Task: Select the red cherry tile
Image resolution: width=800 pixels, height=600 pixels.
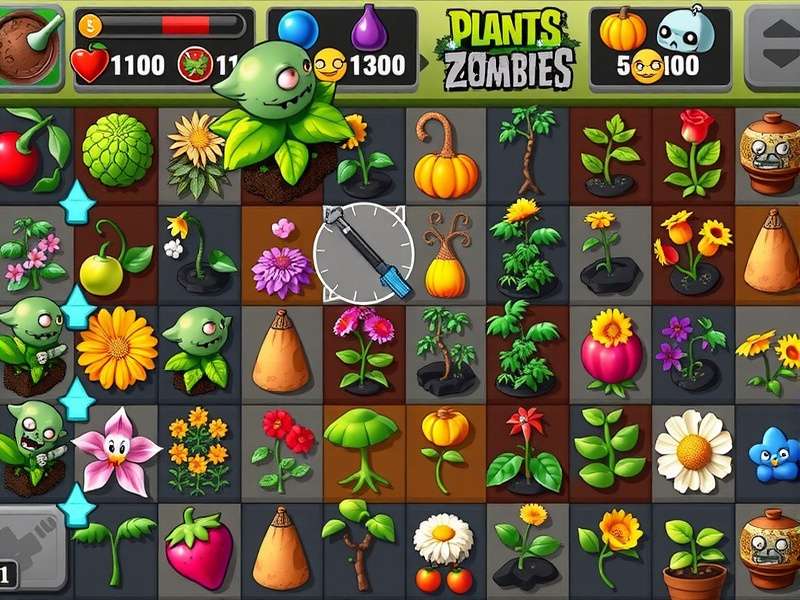Action: tap(22, 155)
